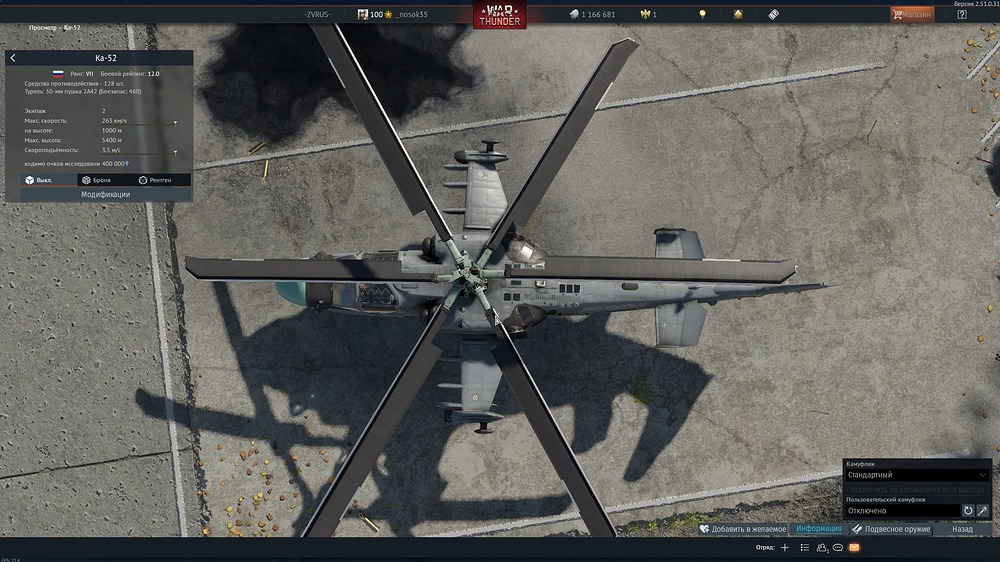Toggle the Информация button
Viewport: 1000px width, 562px height.
(x=818, y=529)
